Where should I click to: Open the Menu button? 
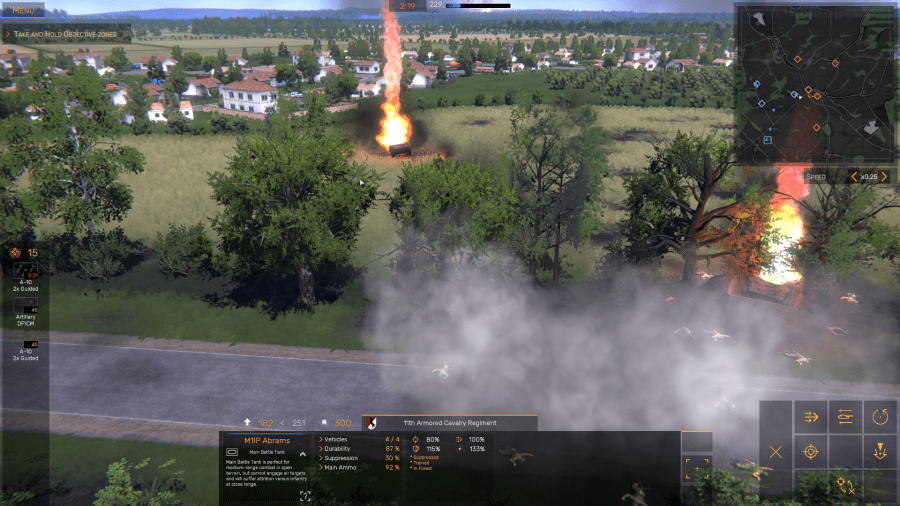22,10
